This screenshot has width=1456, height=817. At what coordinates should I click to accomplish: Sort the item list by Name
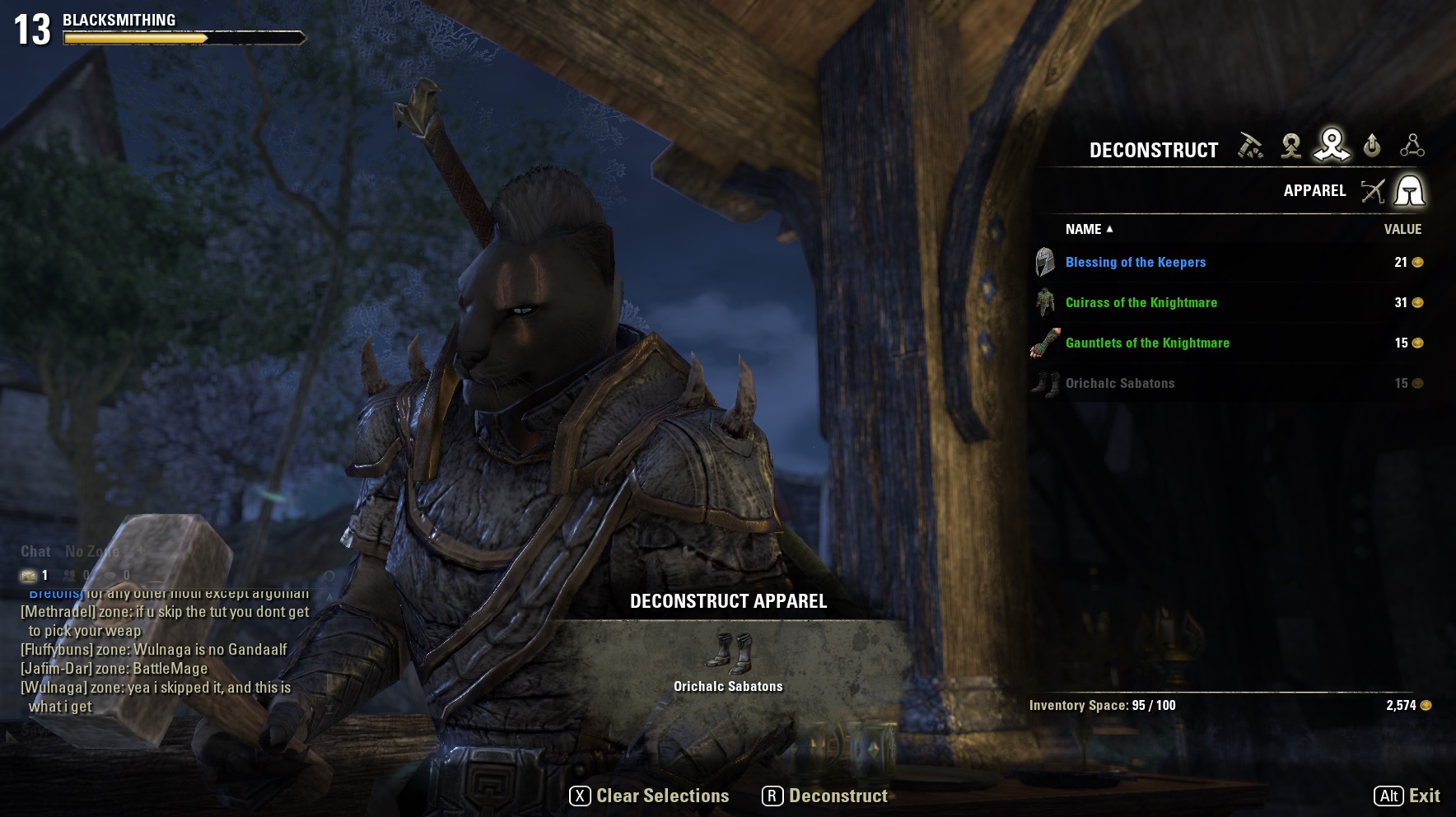(1084, 230)
